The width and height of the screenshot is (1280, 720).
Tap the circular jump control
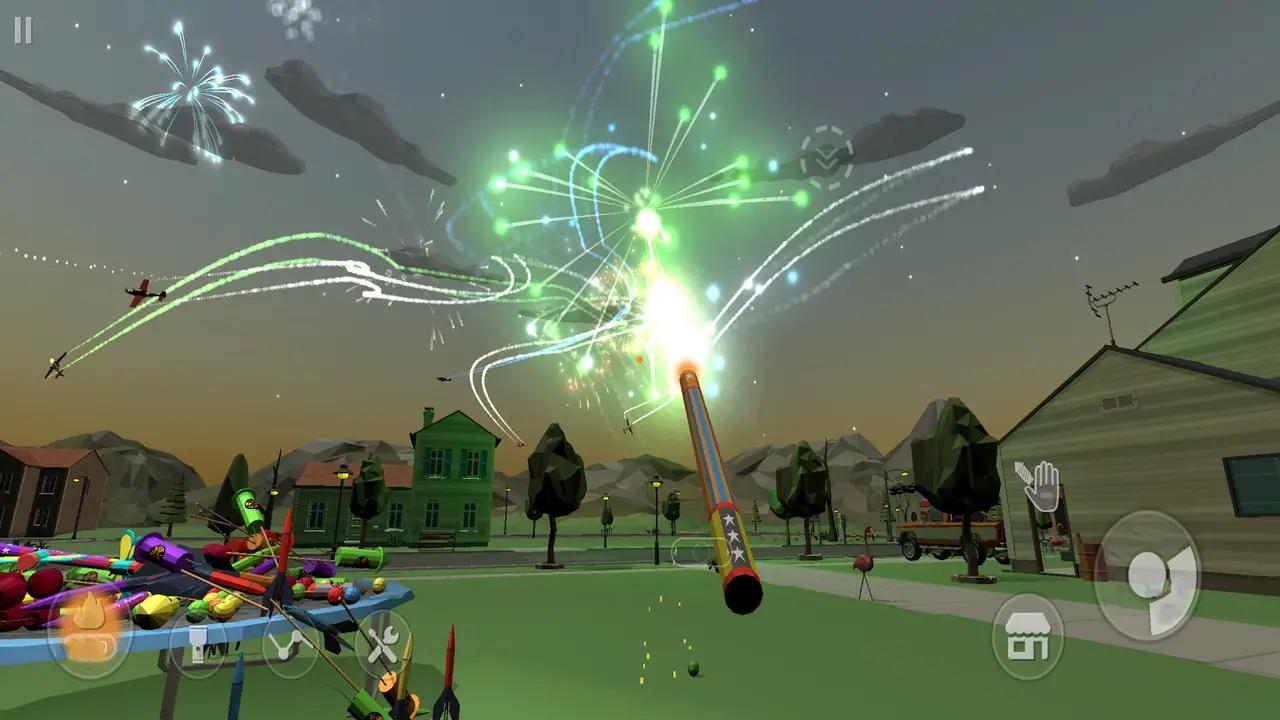pyautogui.click(x=1153, y=577)
